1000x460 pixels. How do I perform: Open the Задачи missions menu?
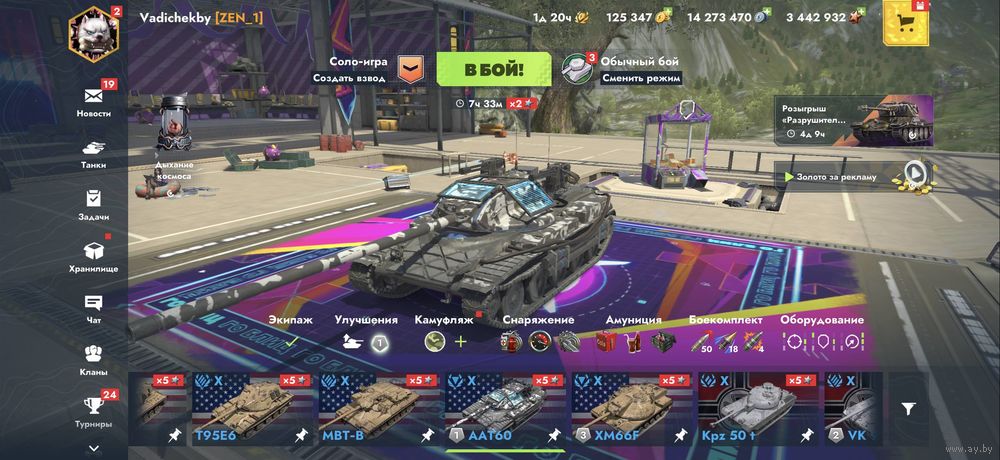click(94, 203)
